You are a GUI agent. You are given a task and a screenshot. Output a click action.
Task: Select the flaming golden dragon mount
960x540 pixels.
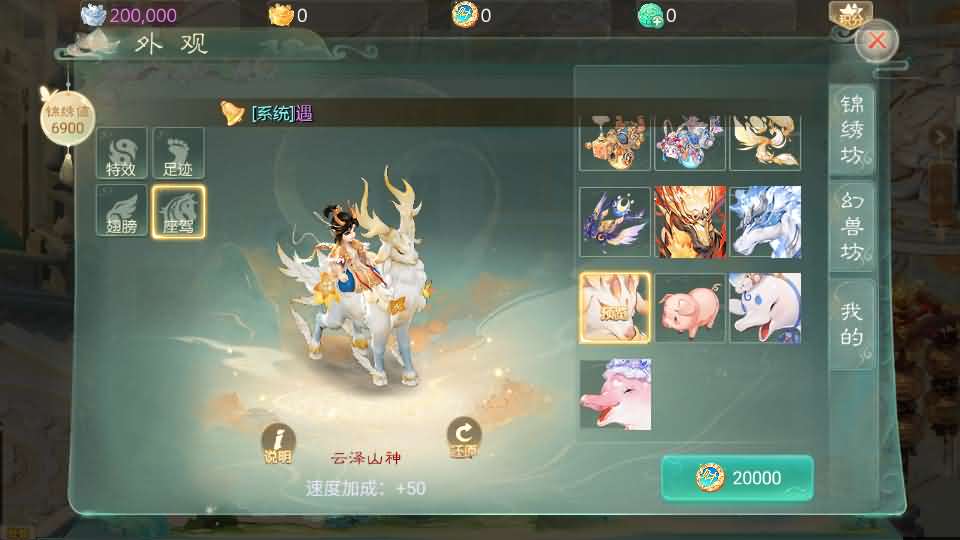(x=690, y=222)
